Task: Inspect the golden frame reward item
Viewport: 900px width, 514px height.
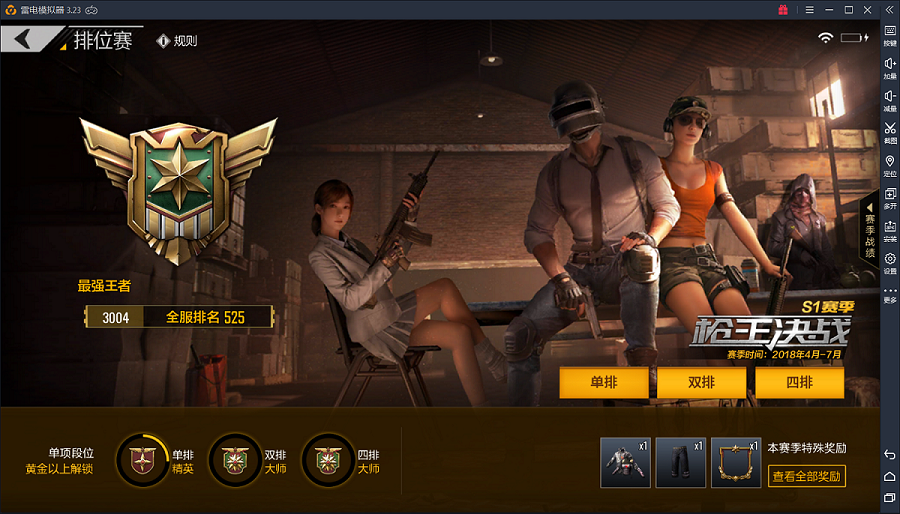Action: 736,462
